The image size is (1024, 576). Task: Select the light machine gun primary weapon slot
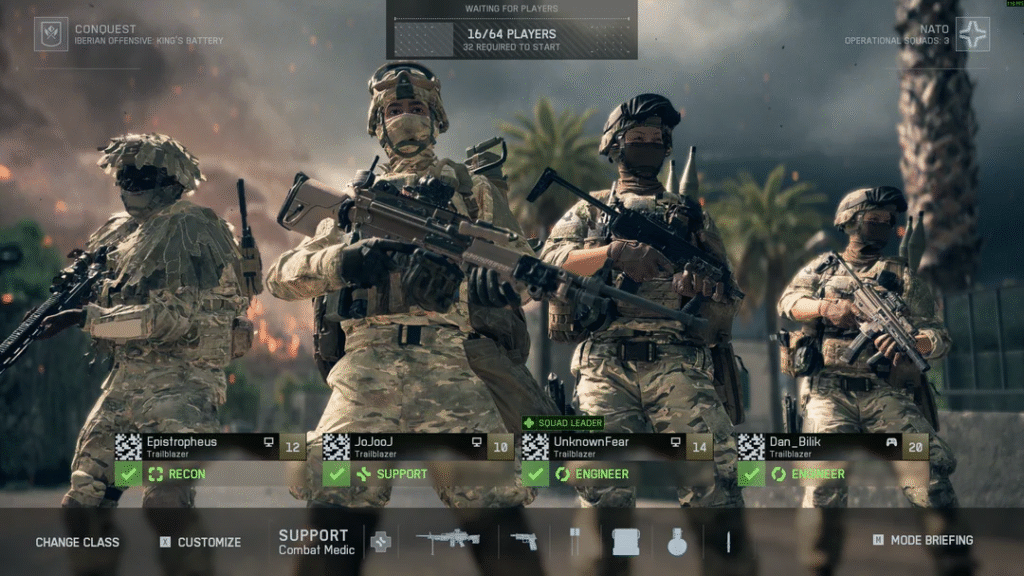click(447, 541)
